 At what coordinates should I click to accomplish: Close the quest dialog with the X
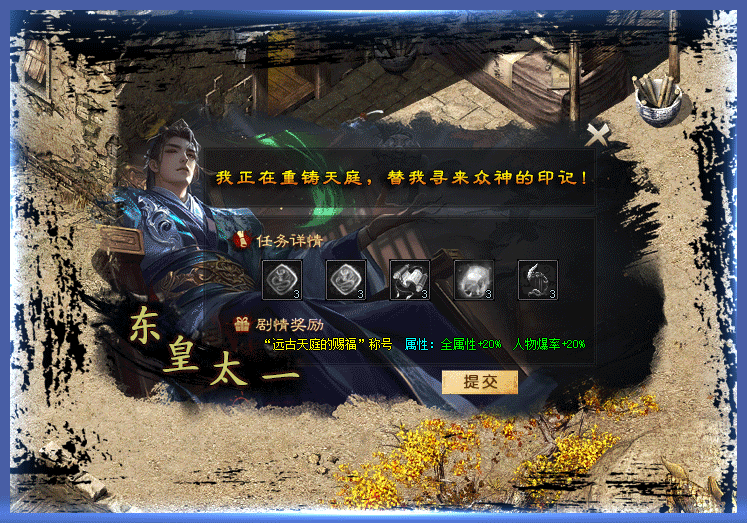pyautogui.click(x=597, y=134)
